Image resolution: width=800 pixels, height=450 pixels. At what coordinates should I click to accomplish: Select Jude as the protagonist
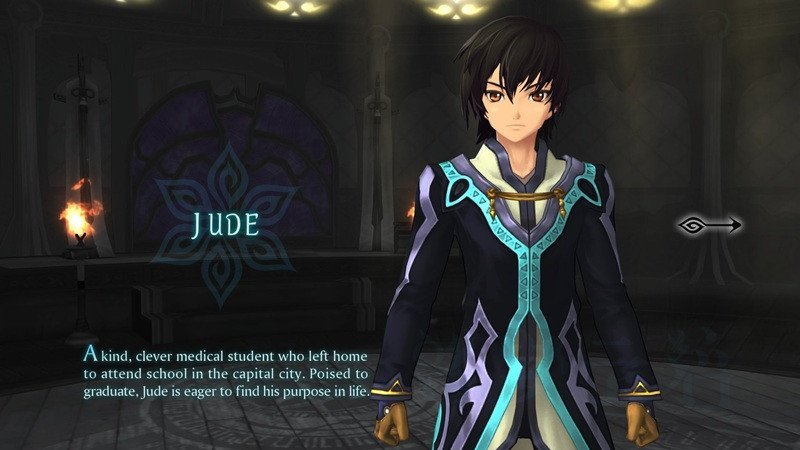pyautogui.click(x=225, y=223)
